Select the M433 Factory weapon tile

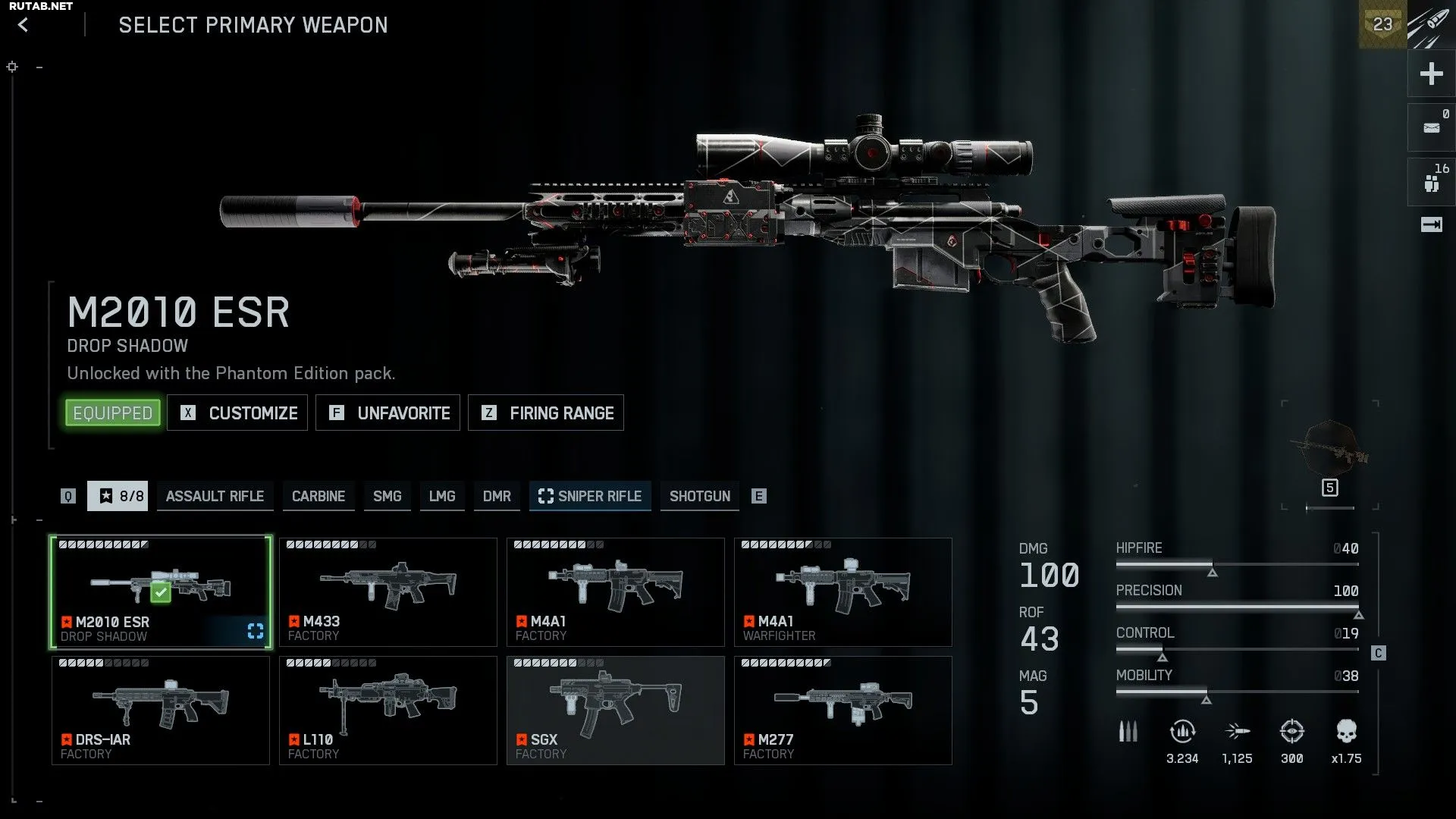point(388,592)
